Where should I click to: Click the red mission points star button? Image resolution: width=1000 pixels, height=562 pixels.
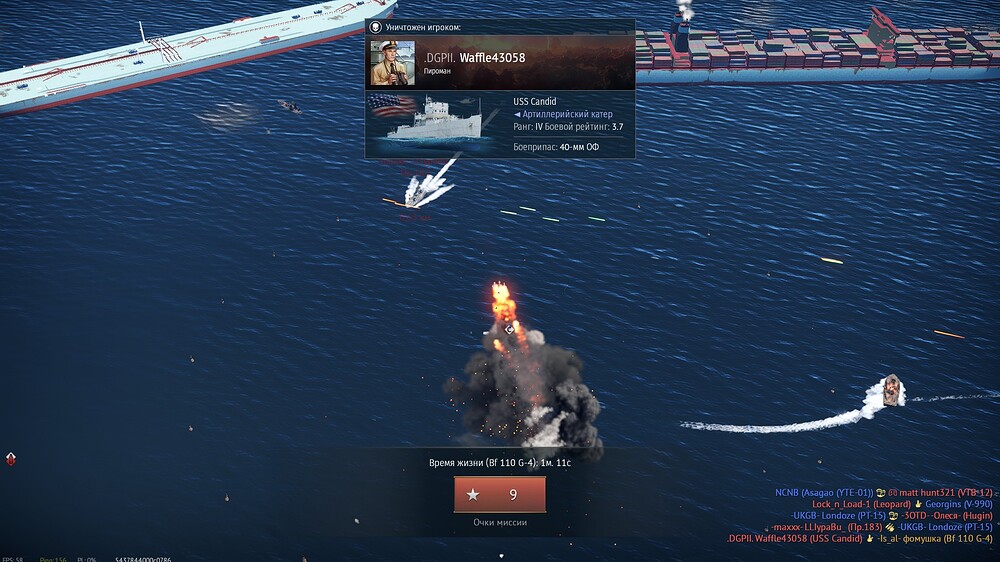pyautogui.click(x=499, y=494)
